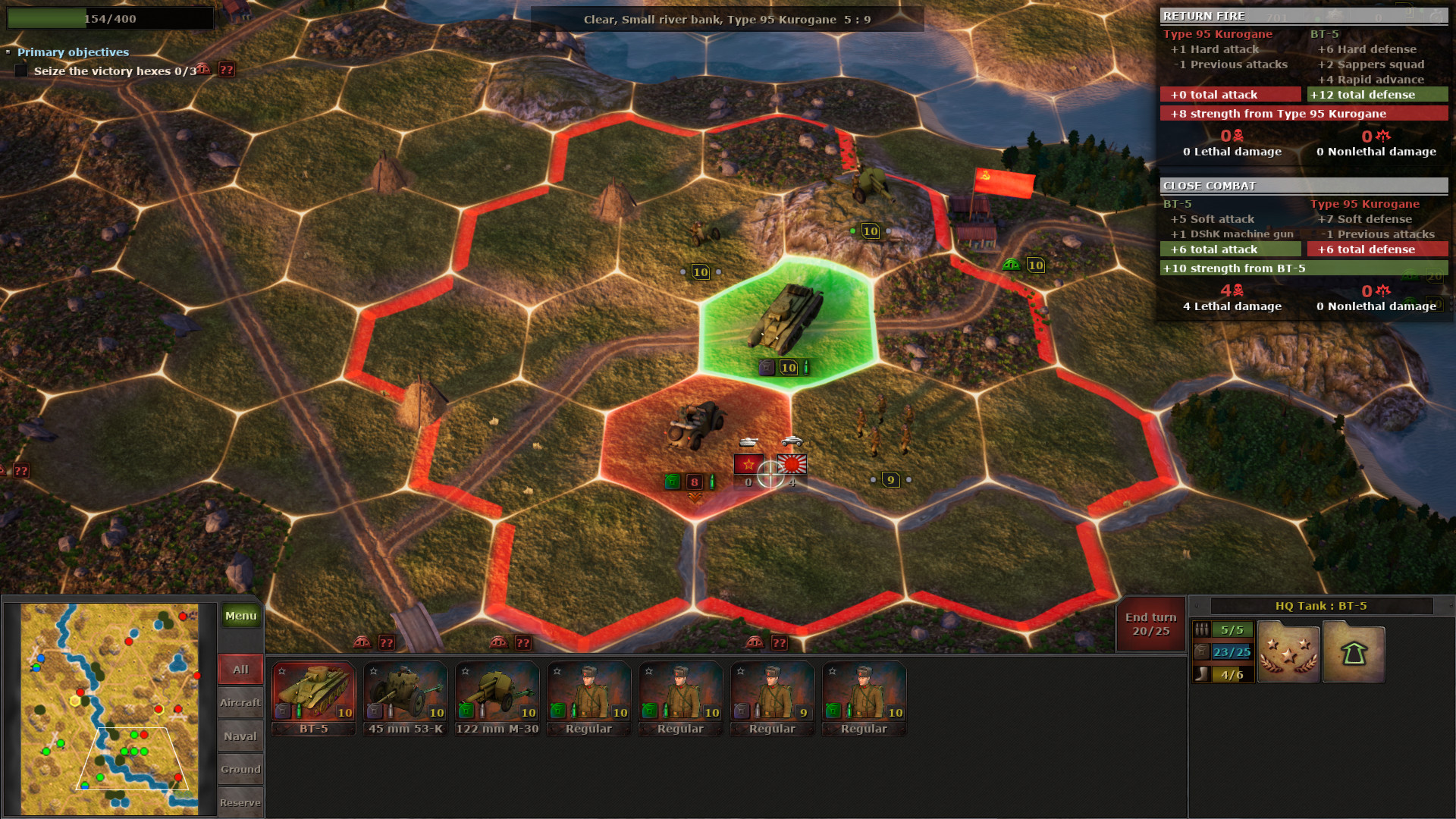Screen dimensions: 1456x819
Task: Toggle the star on the 122 mm M-30 card
Action: 465,670
